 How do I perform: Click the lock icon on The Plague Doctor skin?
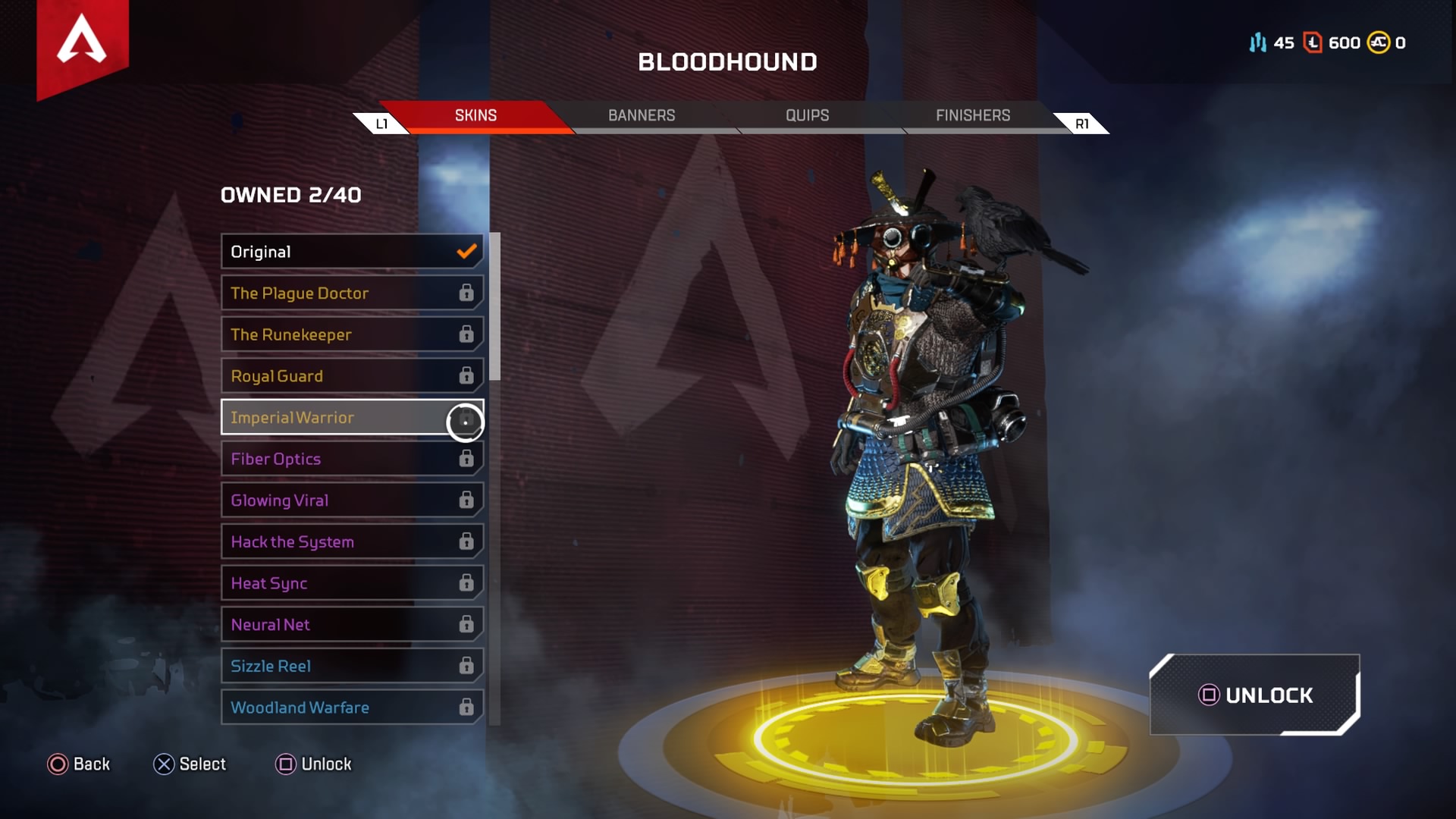[x=465, y=293]
